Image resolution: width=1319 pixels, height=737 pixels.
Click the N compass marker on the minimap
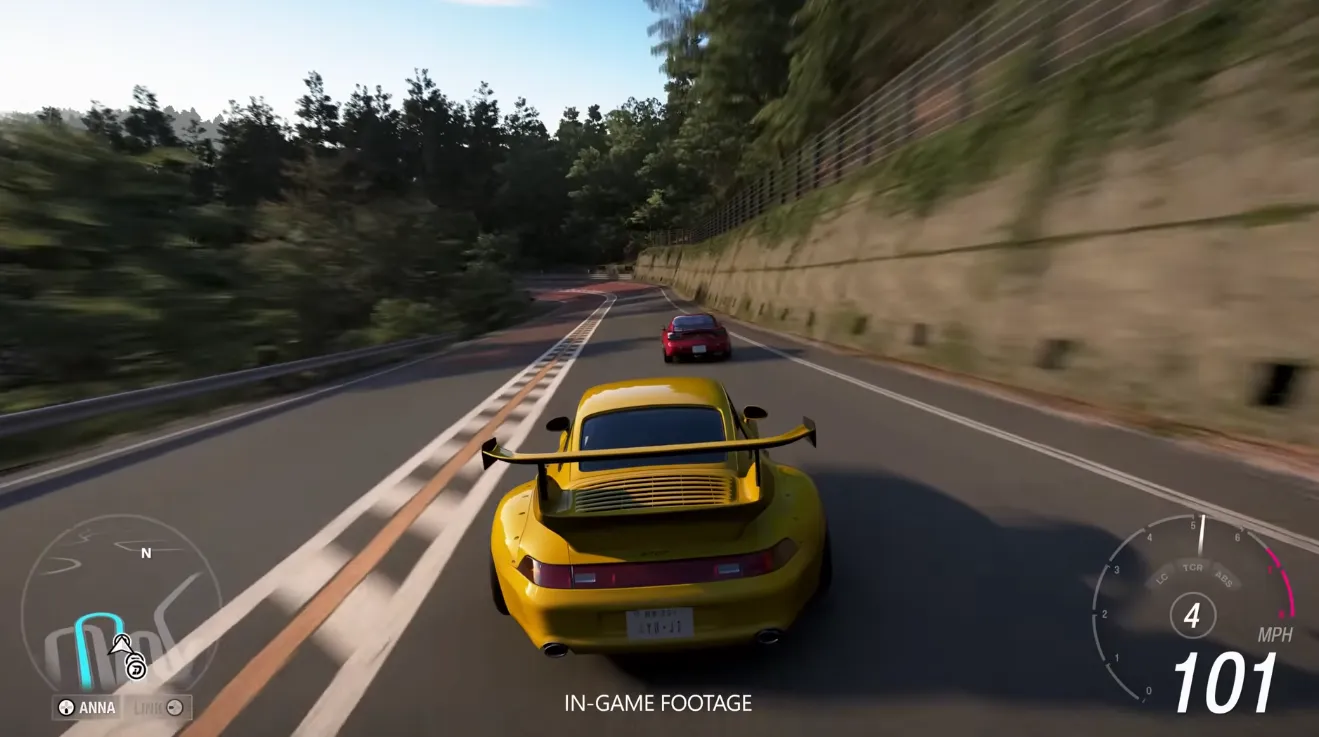[x=146, y=553]
